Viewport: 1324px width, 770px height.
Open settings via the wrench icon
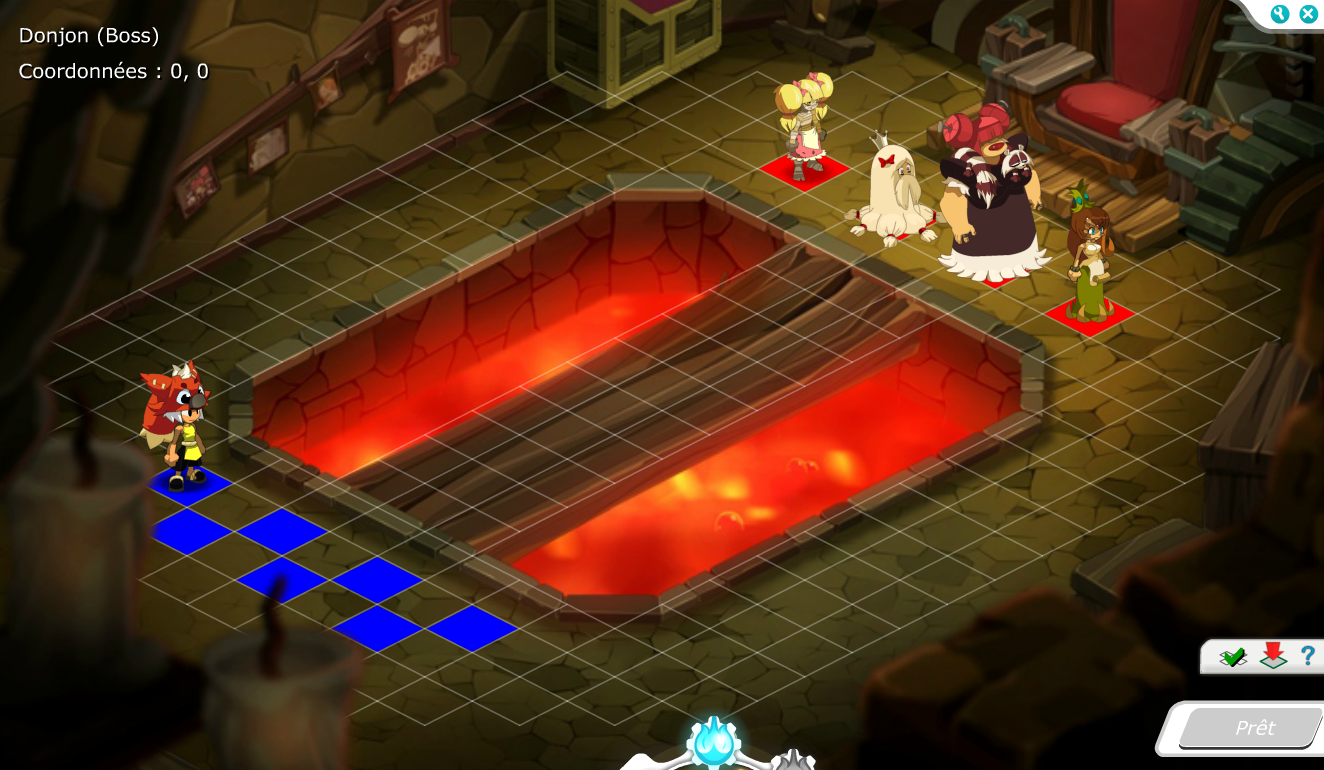pos(1279,14)
